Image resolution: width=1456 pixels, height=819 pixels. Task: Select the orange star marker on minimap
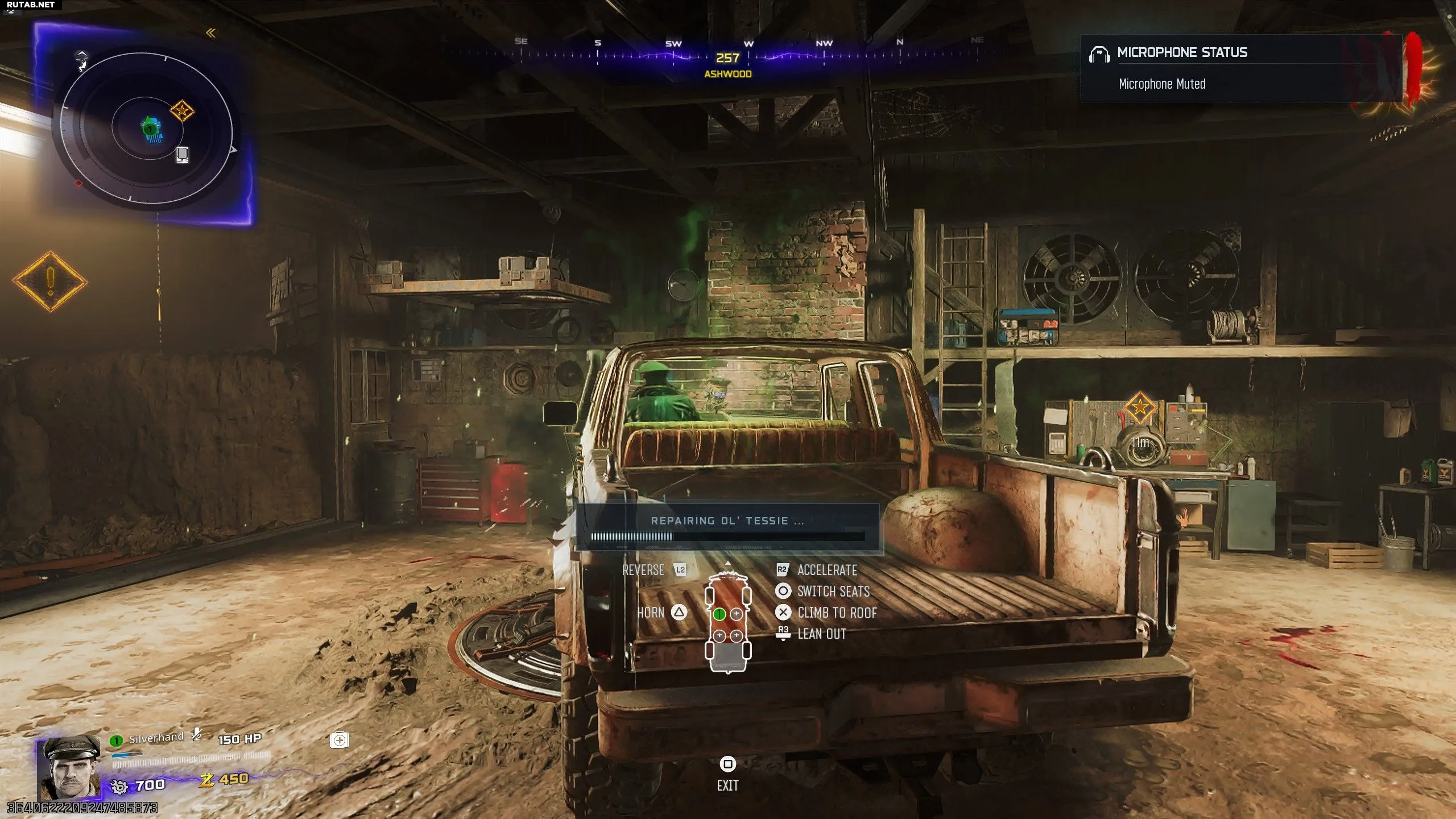pos(181,111)
